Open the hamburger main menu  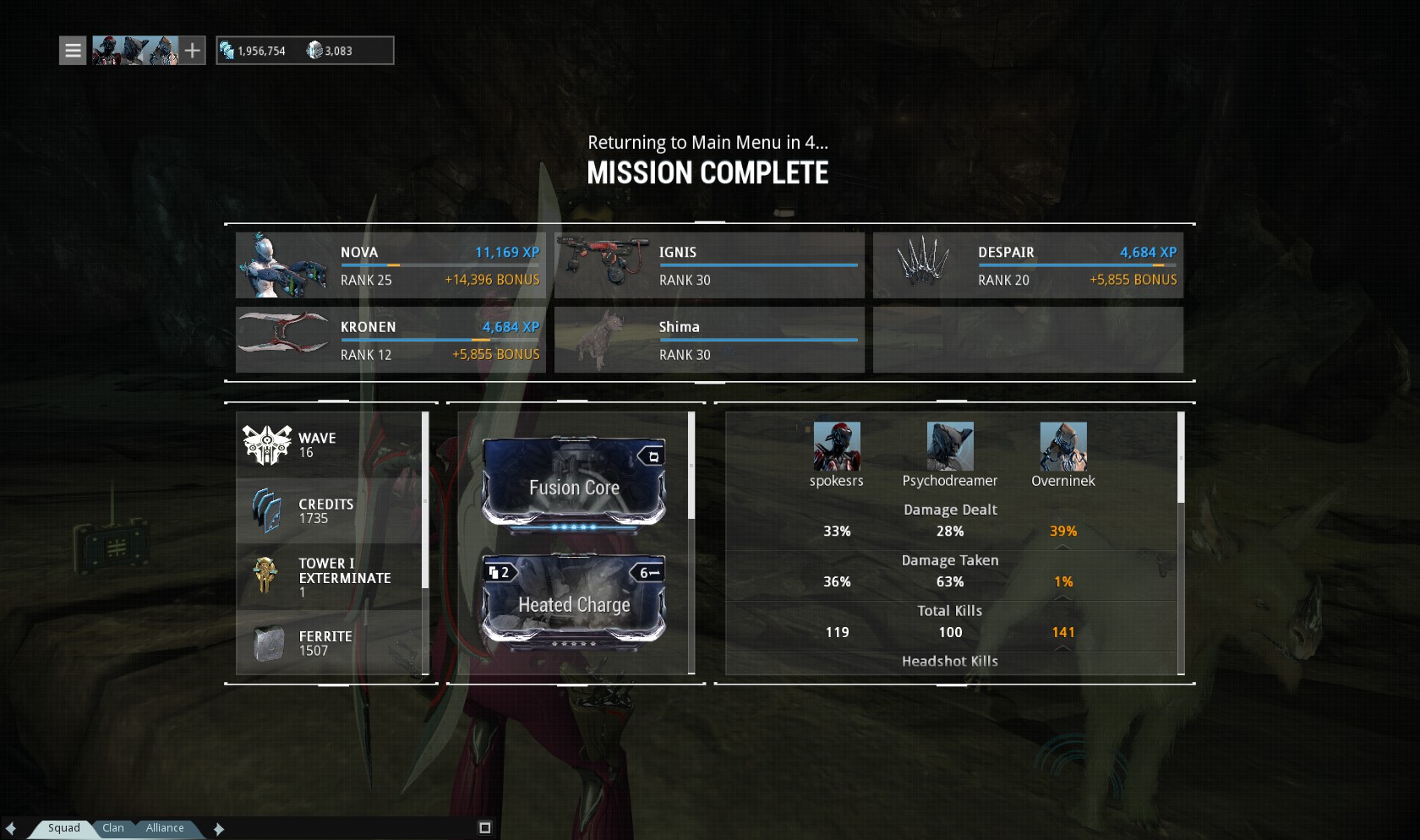coord(73,51)
